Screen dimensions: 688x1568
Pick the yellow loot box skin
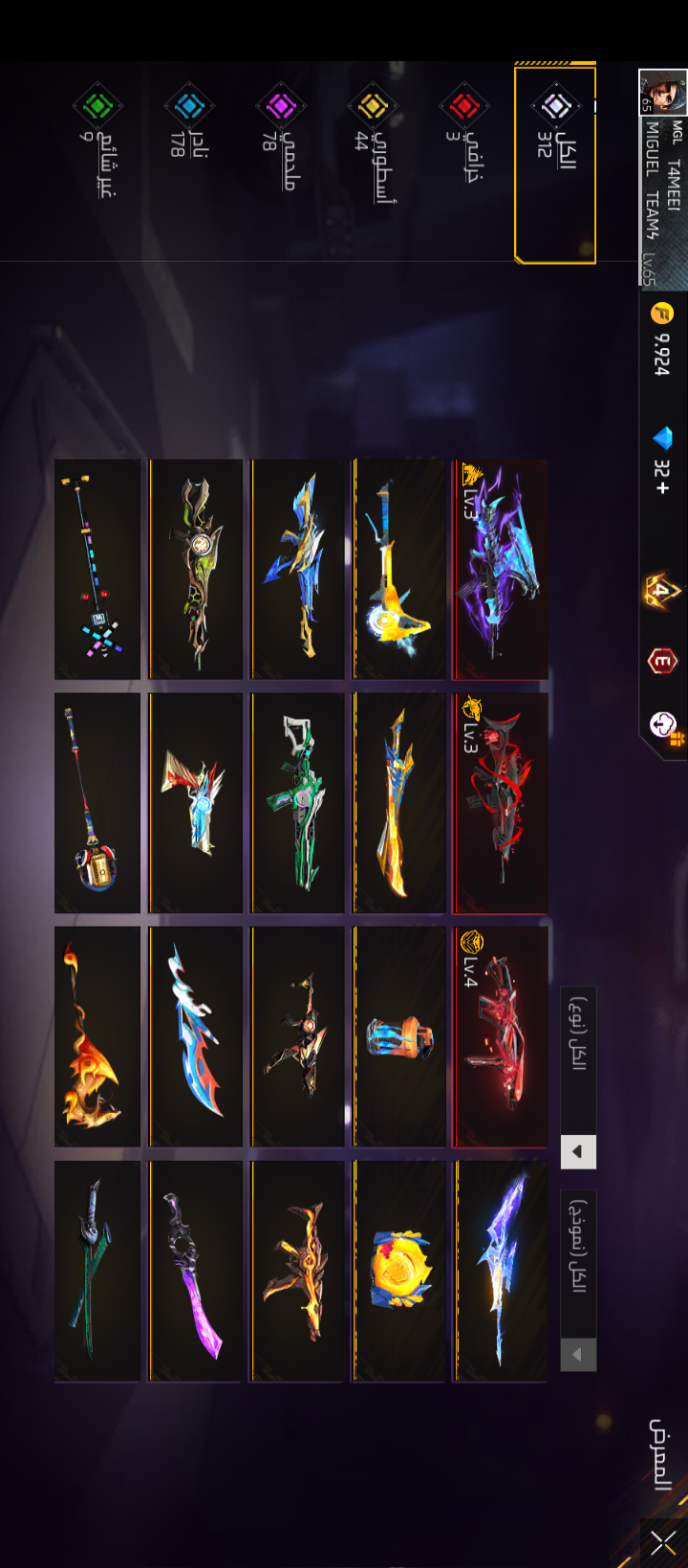point(399,1271)
